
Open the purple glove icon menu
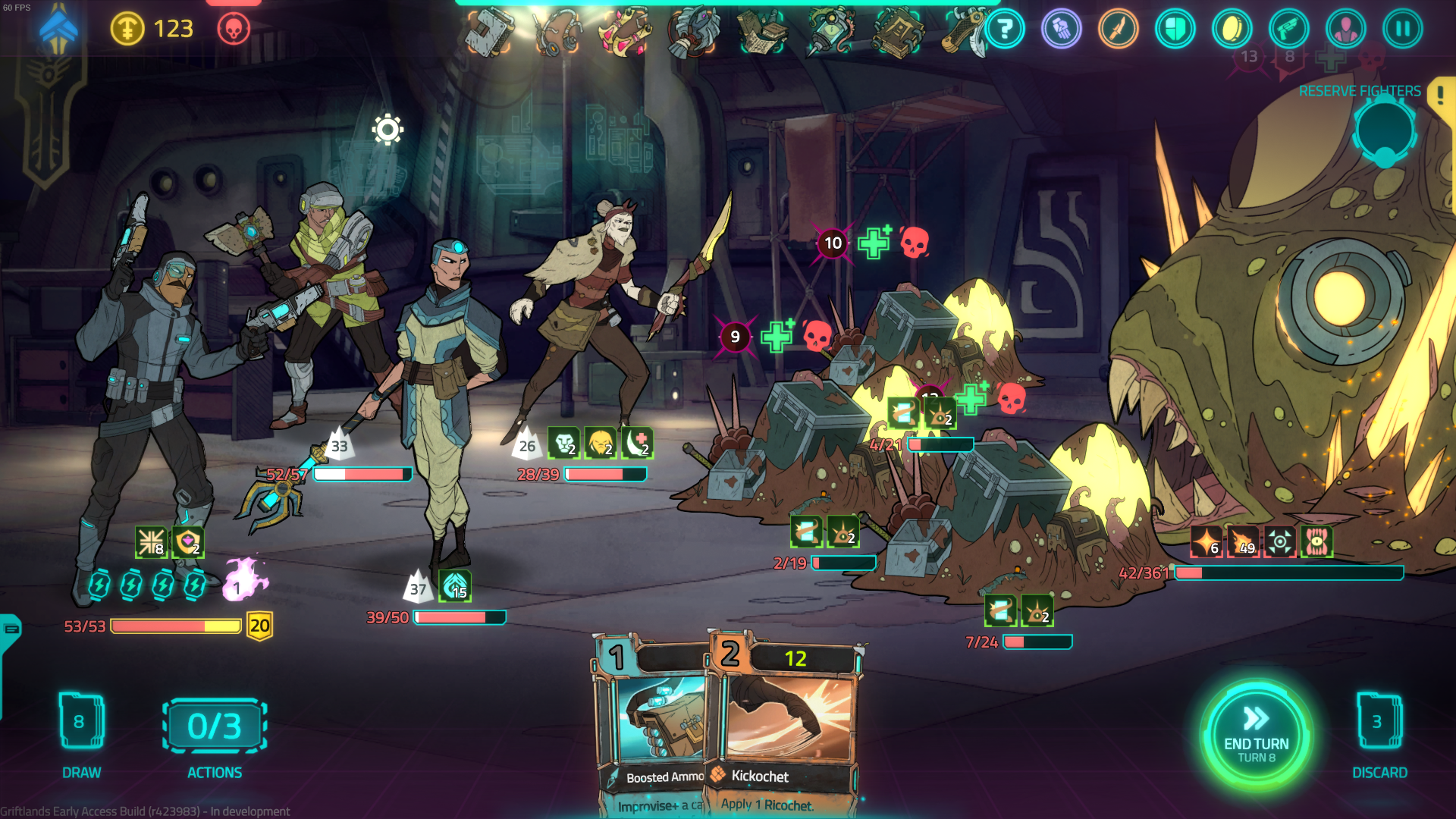click(x=1062, y=30)
